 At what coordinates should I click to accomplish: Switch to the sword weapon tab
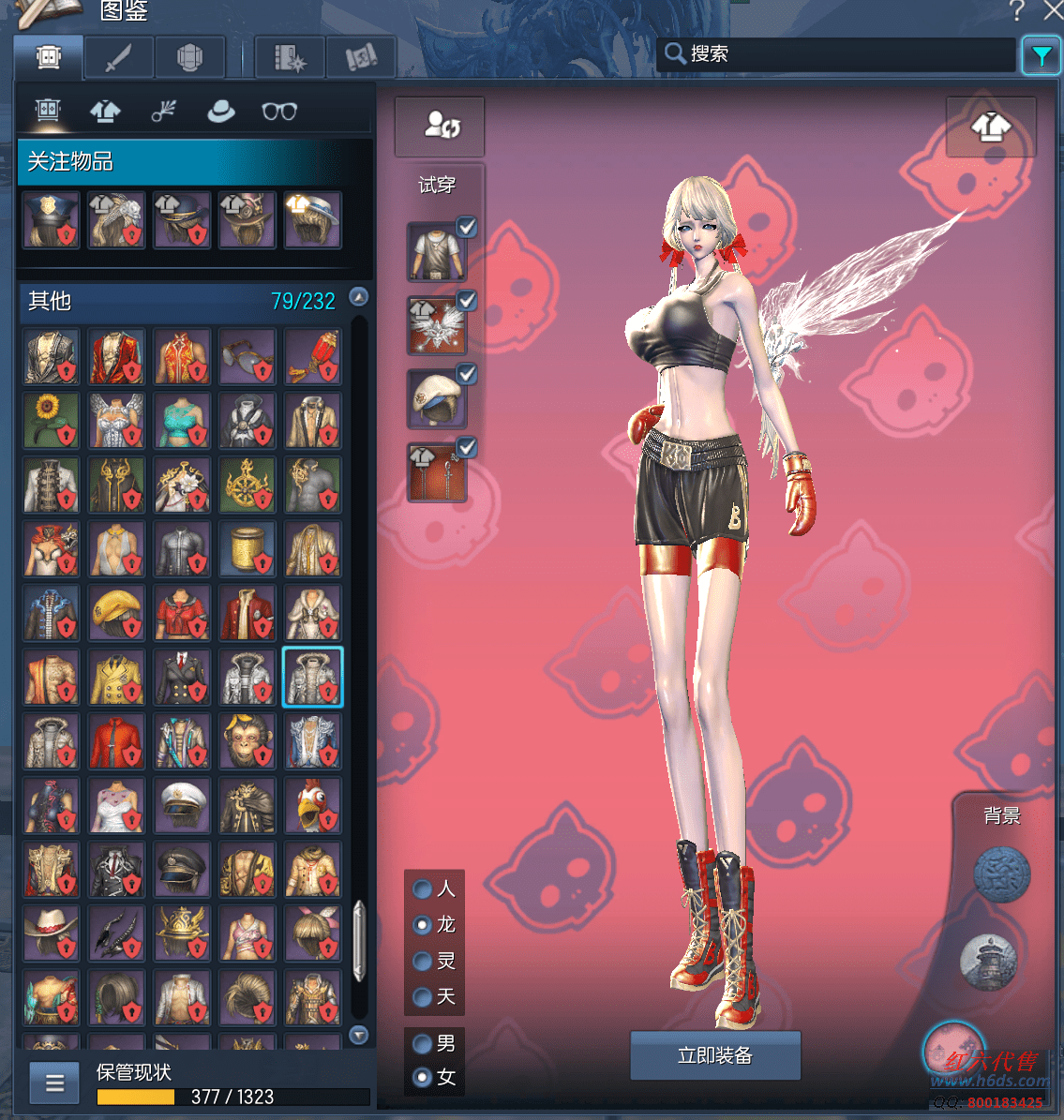(118, 58)
